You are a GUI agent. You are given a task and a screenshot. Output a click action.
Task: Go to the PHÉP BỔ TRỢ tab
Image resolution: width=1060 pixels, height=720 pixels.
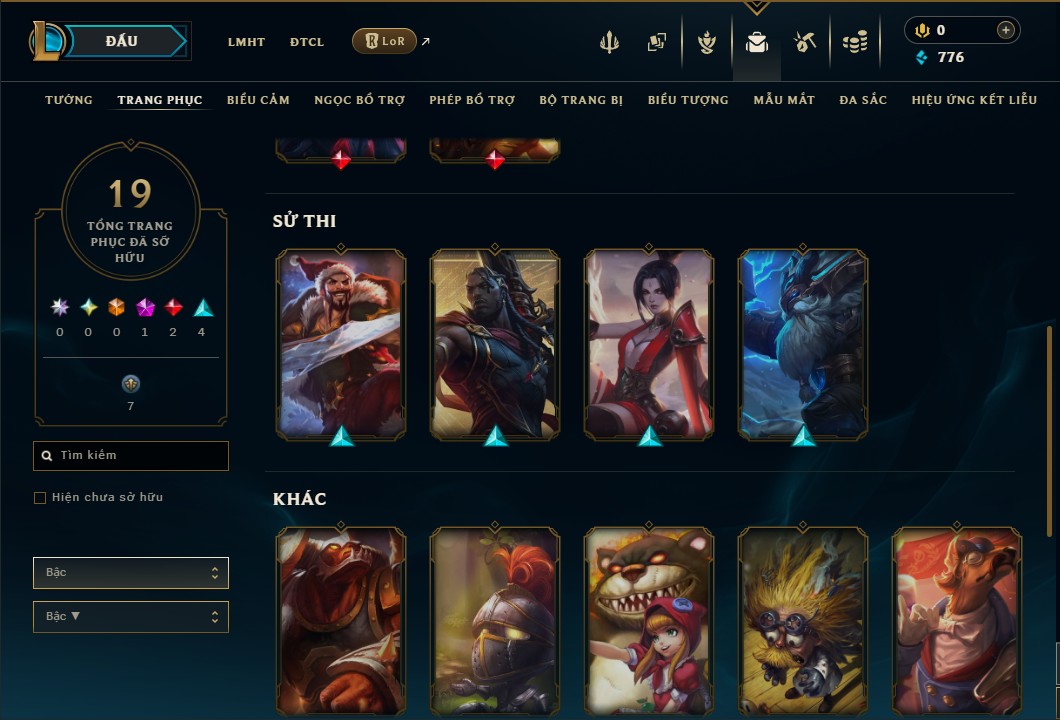coord(472,100)
